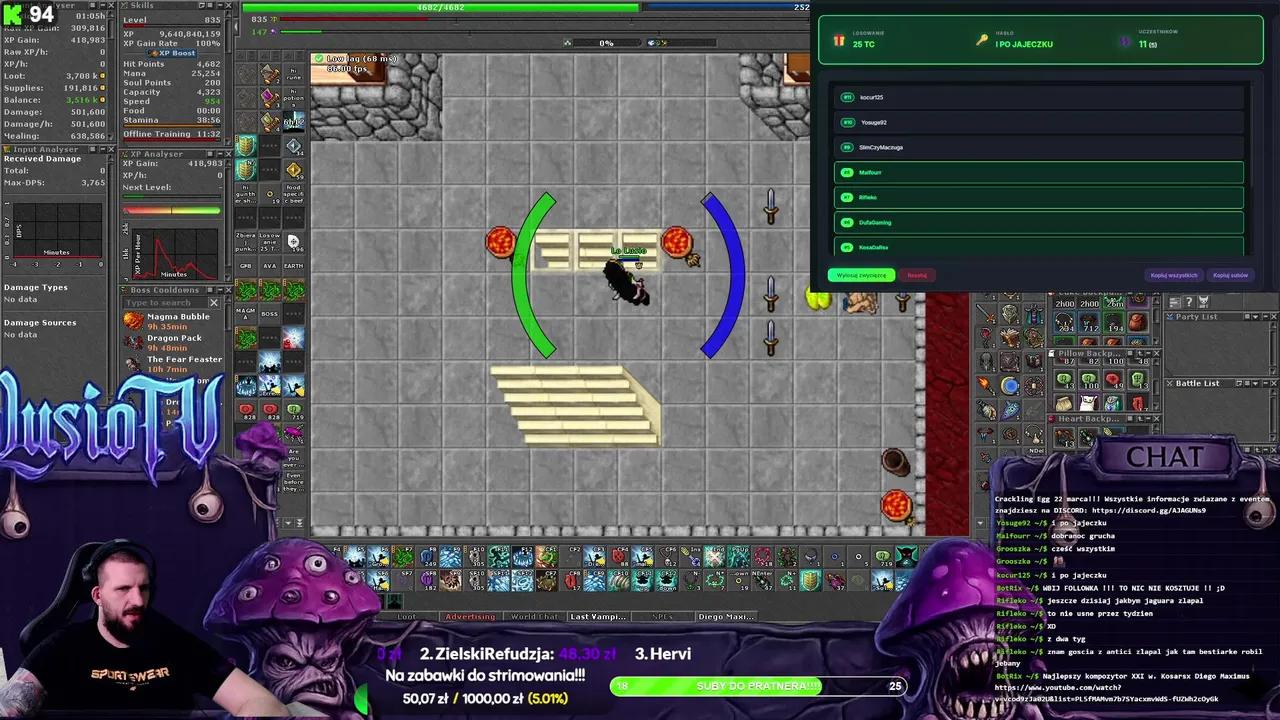This screenshot has width=1280, height=720.
Task: Click the GFB hotkey icon on action bar
Action: 246,266
